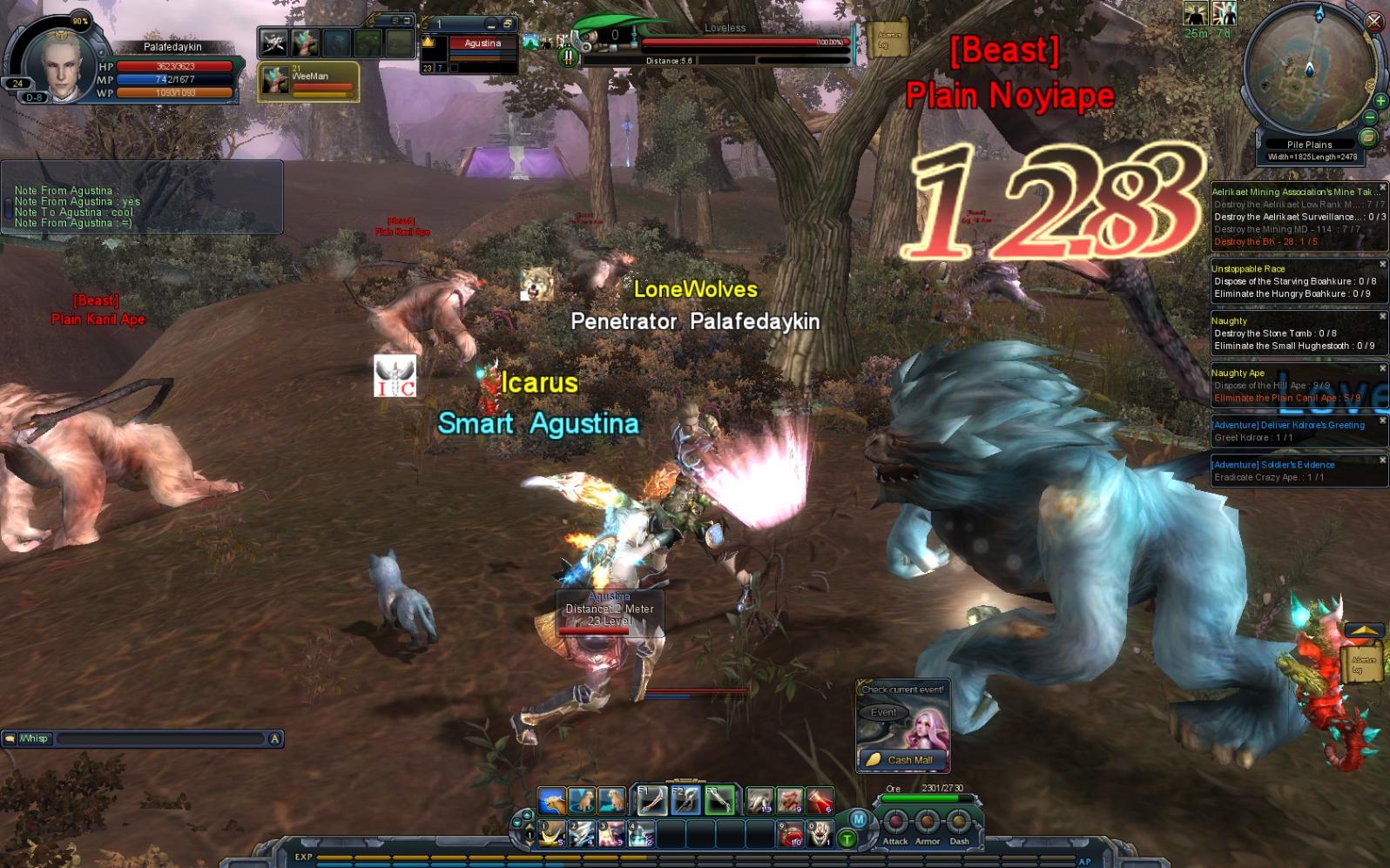Check the current Event button

click(x=883, y=712)
